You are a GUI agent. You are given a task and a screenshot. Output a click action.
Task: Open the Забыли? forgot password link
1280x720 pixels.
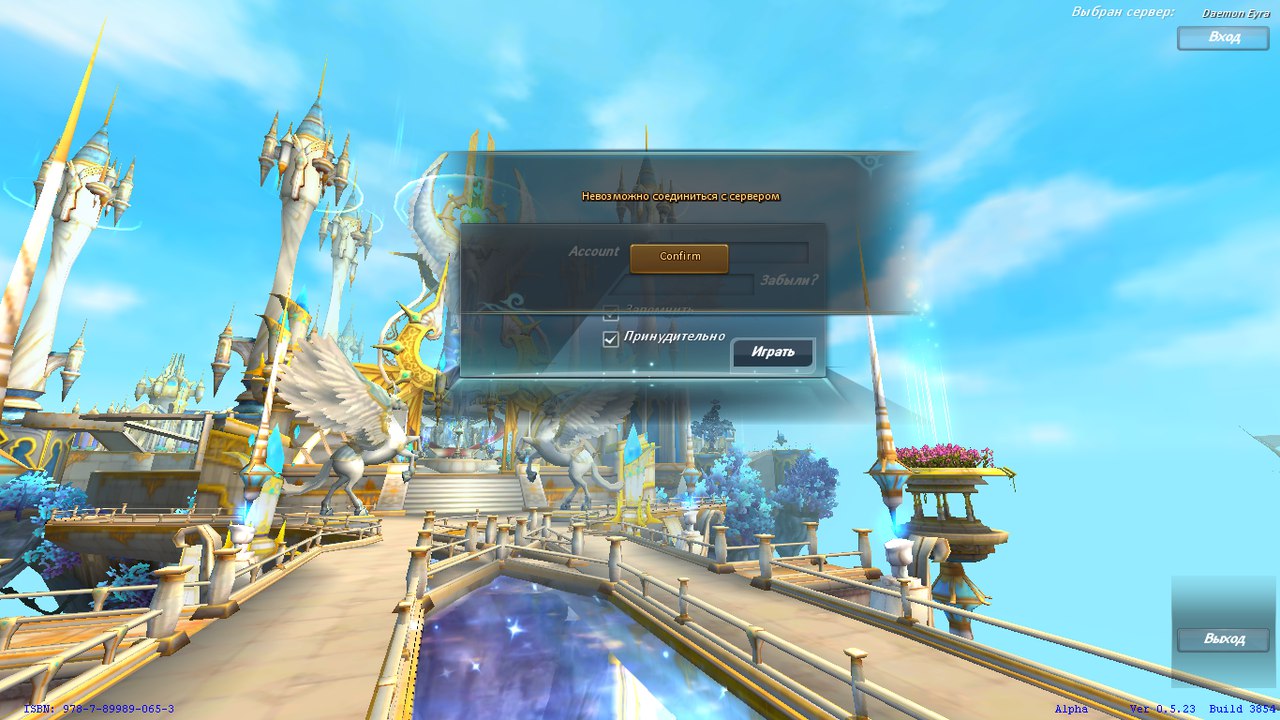788,281
